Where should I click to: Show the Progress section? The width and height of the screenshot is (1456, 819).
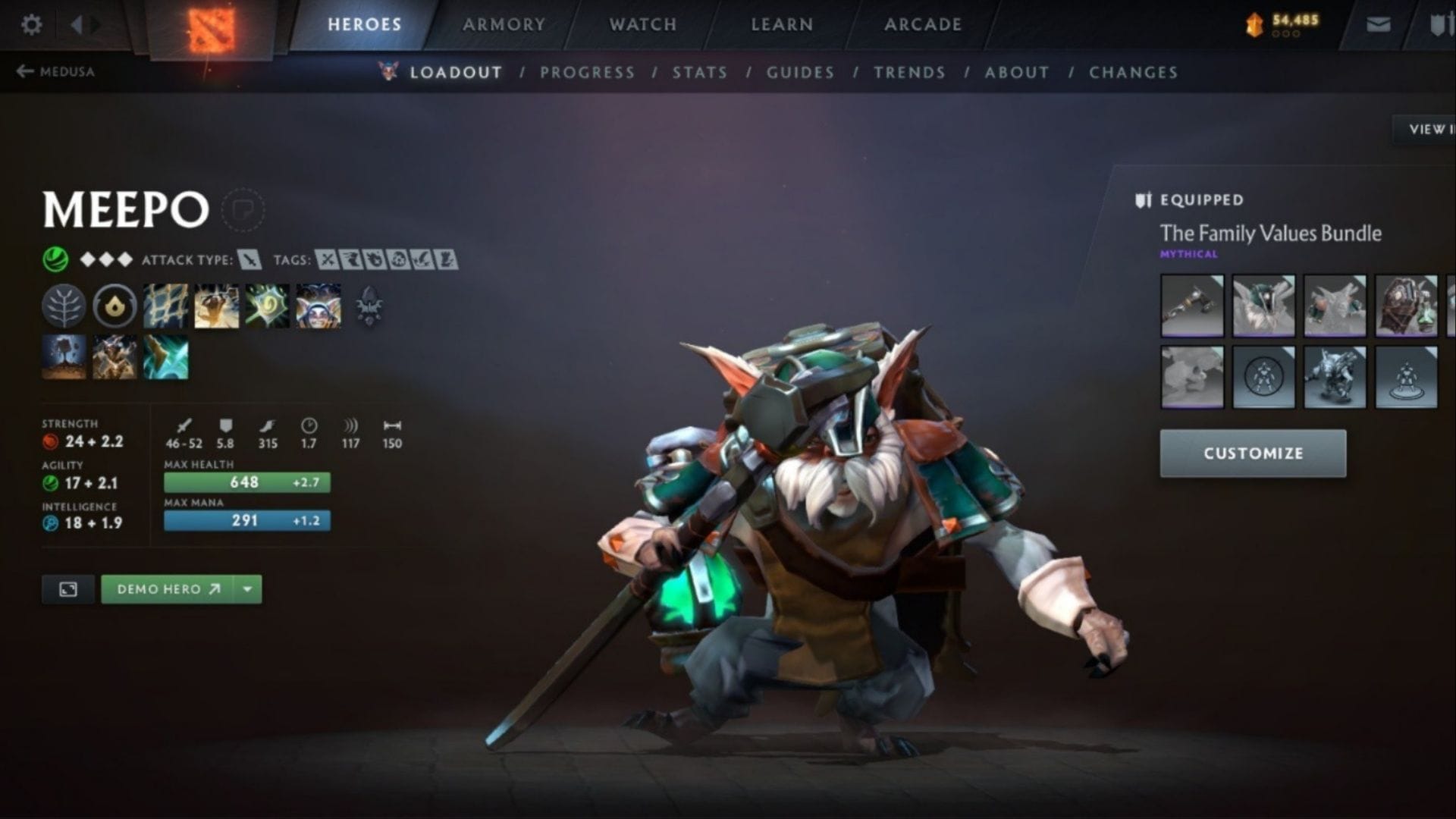tap(587, 72)
